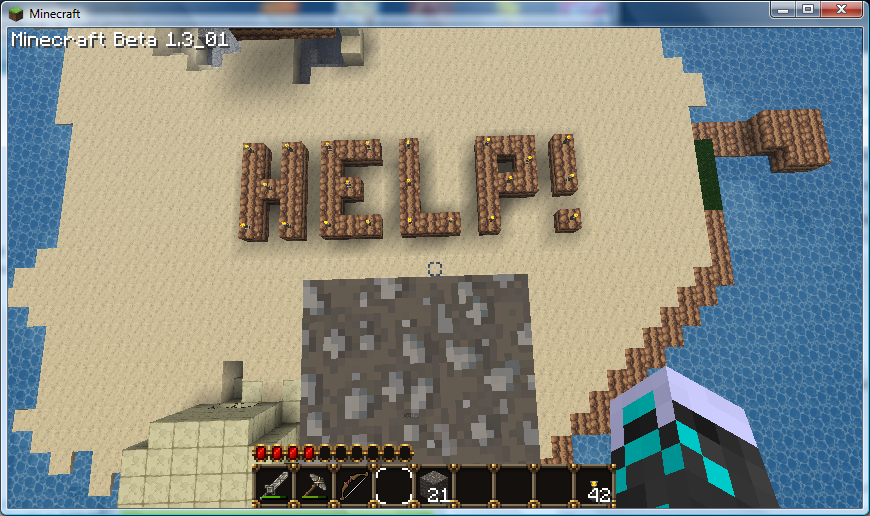Select the gravel stack of 21
Screen dimensions: 870x516
click(434, 485)
